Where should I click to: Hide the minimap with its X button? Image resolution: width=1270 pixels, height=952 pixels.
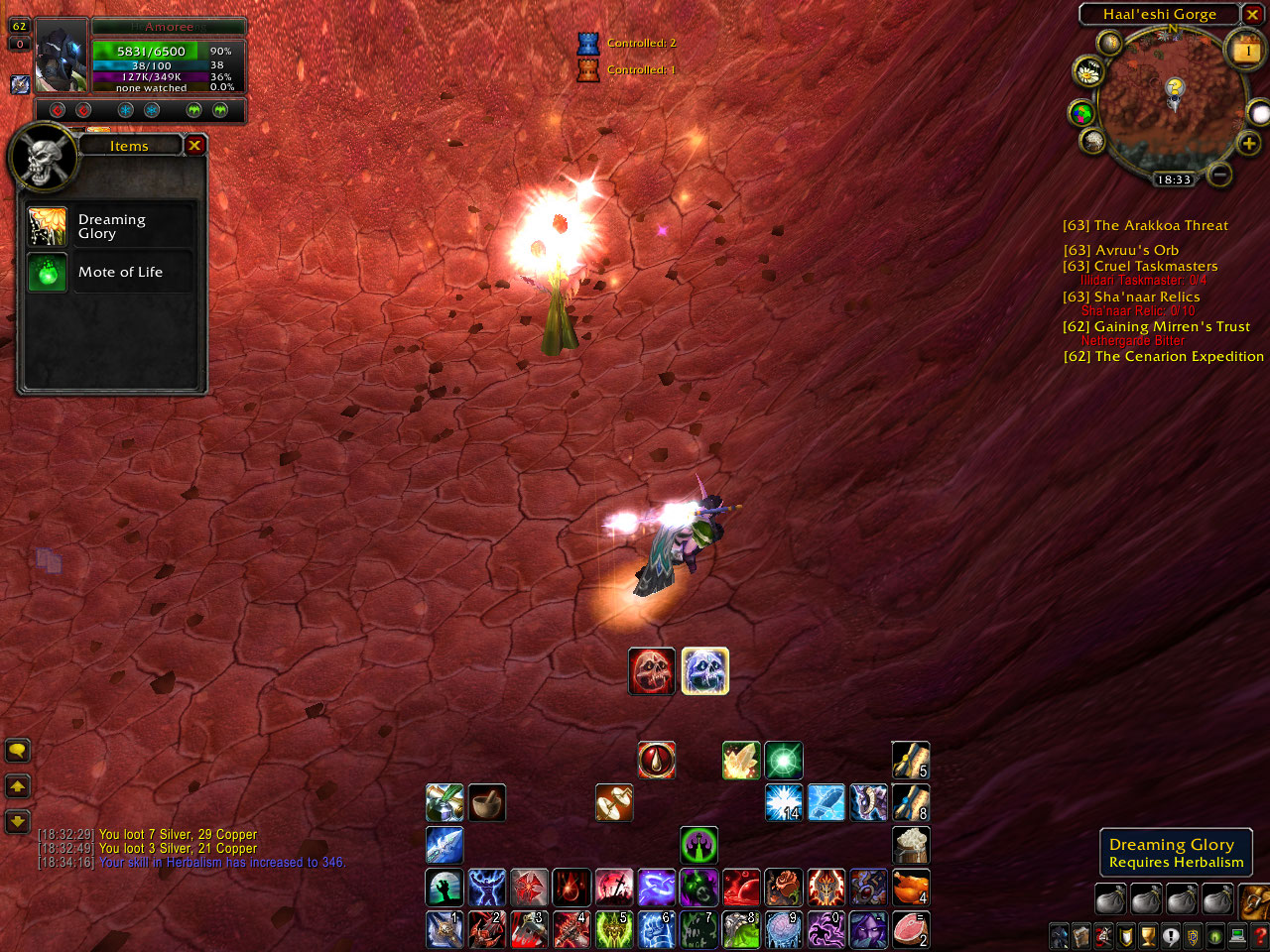click(1253, 14)
